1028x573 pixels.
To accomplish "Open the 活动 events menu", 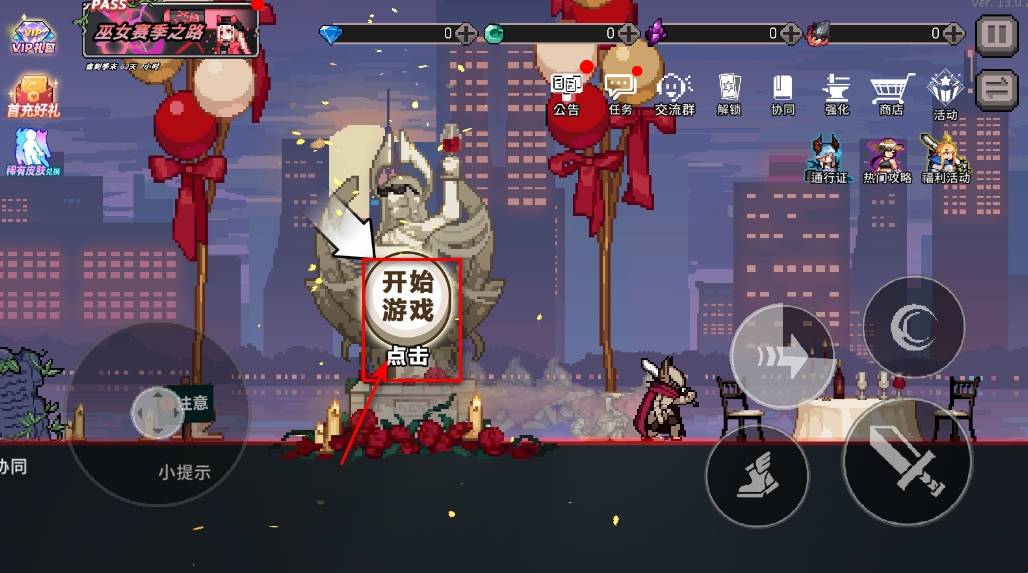I will coord(945,95).
